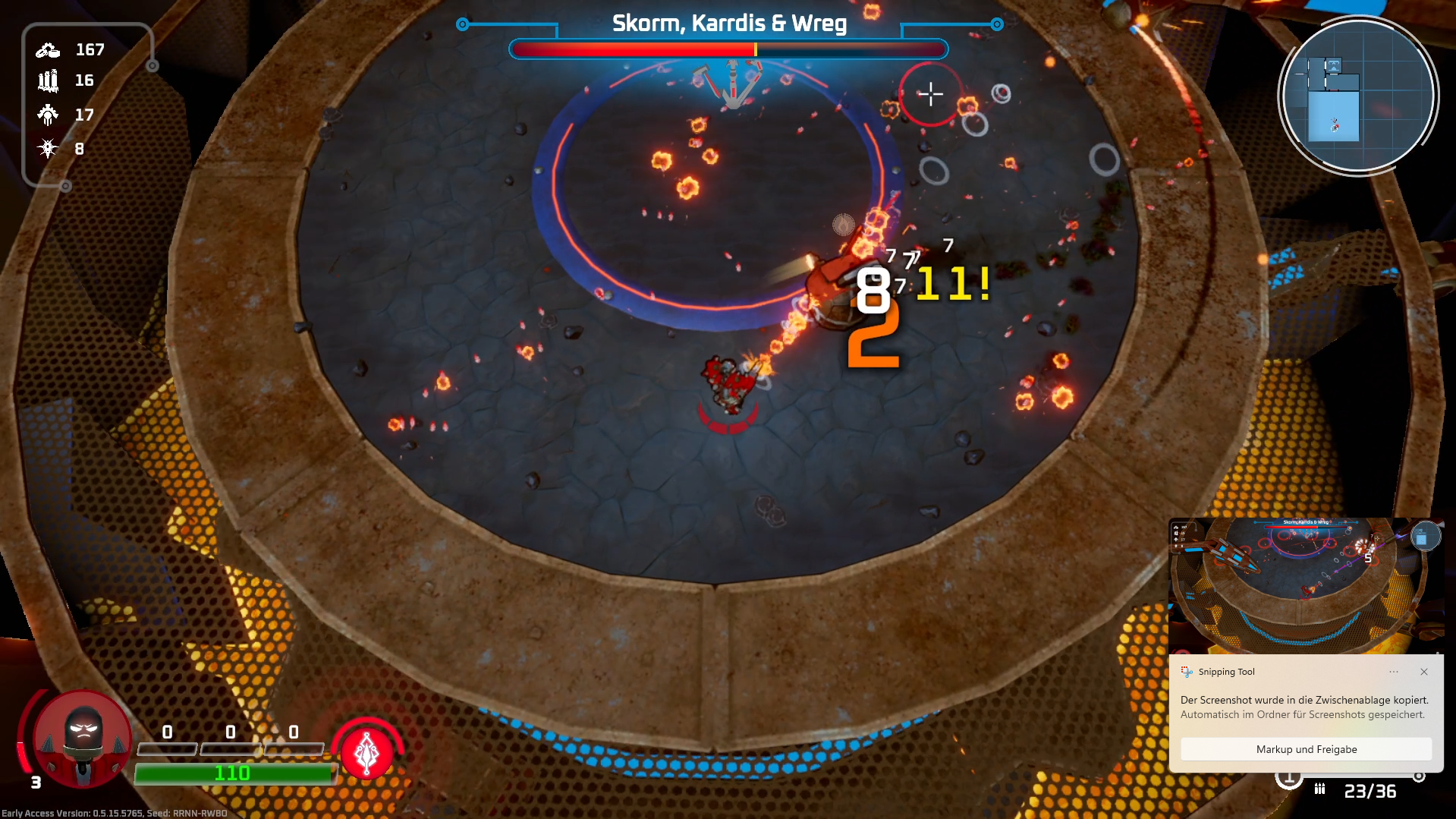
Task: Open the Snipping Tool notification options
Action: [1394, 672]
